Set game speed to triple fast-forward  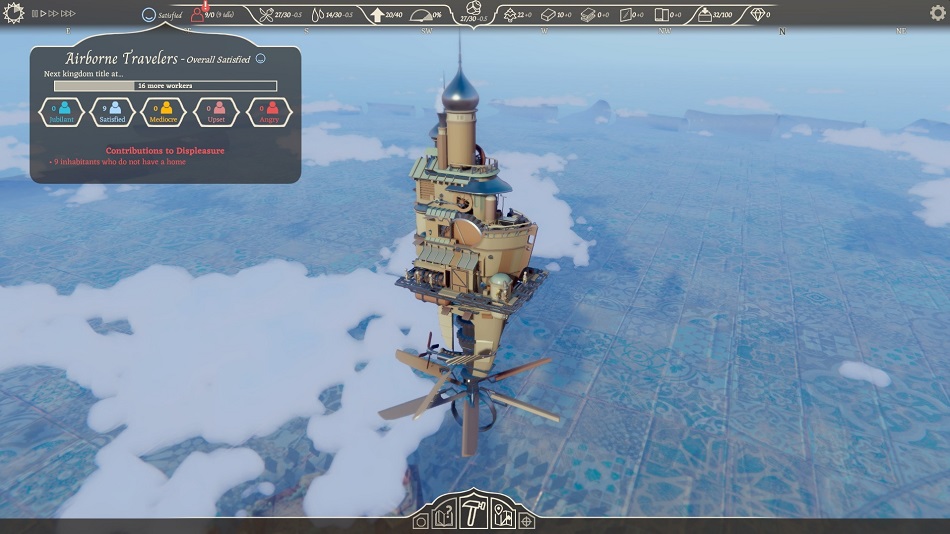[x=68, y=14]
